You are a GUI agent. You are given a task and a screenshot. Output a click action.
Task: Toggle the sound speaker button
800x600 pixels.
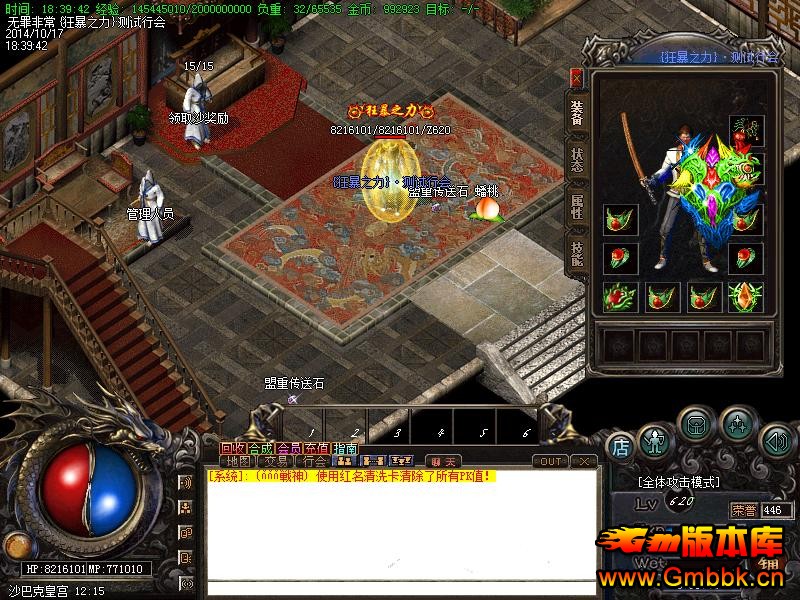pyautogui.click(x=776, y=440)
